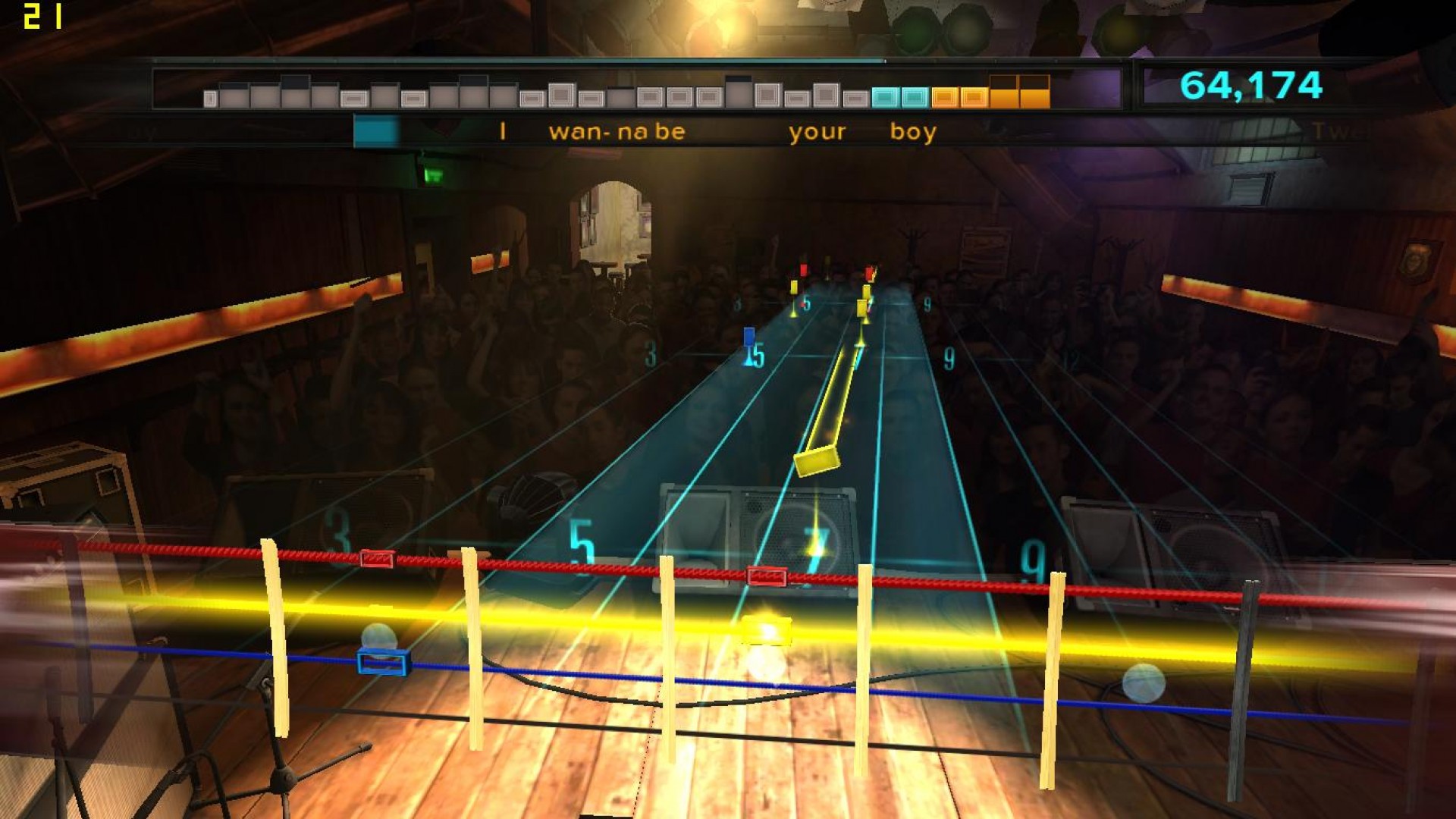Toggle the orange phrase segment in the progress bar
The image size is (1456, 819).
pyautogui.click(x=946, y=96)
